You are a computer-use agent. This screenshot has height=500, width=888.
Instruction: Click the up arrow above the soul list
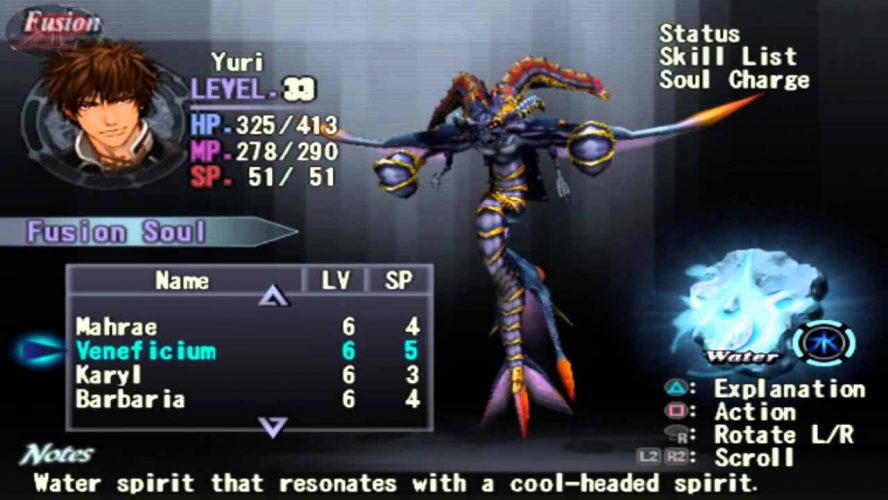(273, 296)
